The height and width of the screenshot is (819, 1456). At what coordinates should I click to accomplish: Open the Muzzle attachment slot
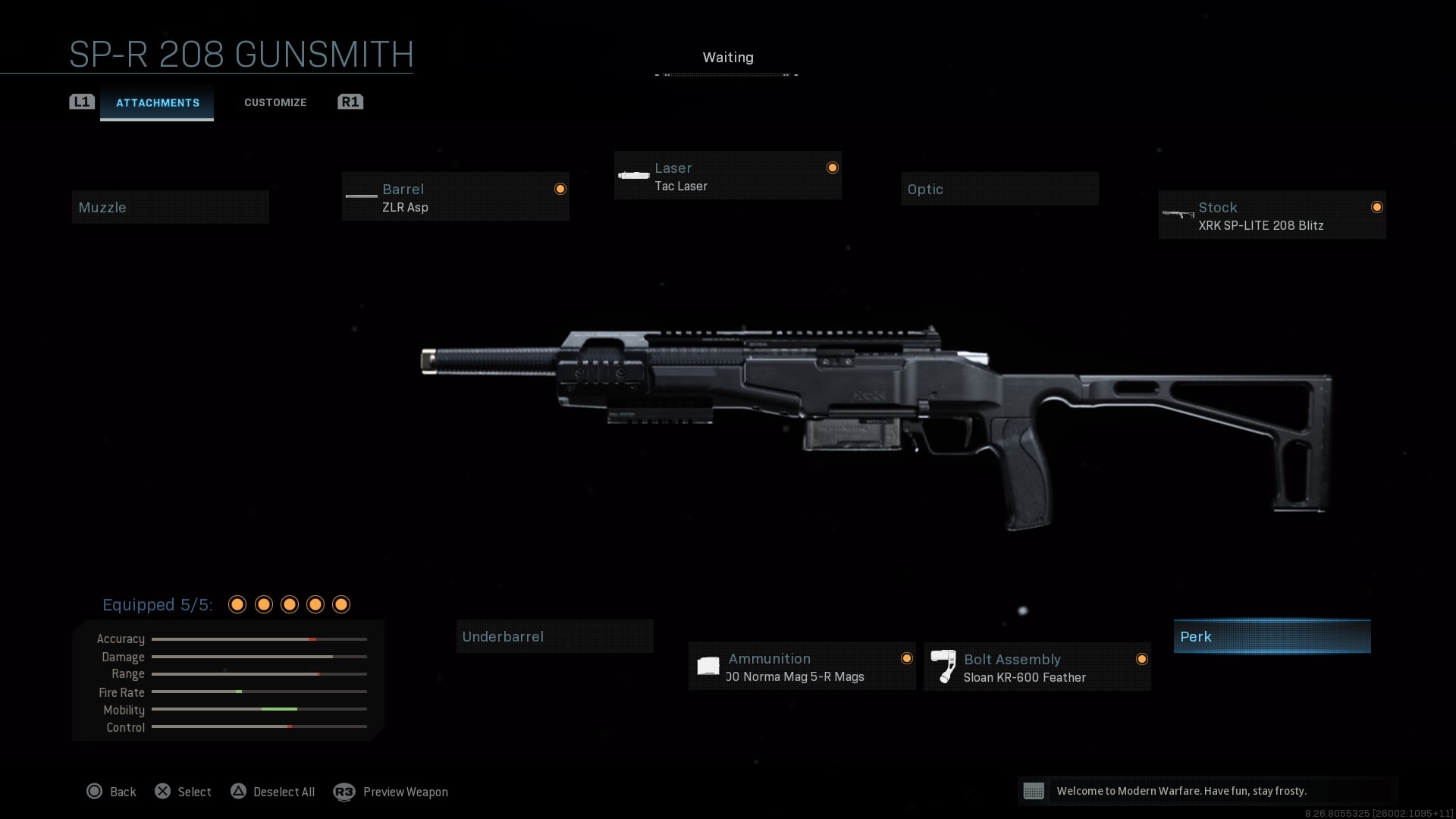tap(170, 206)
